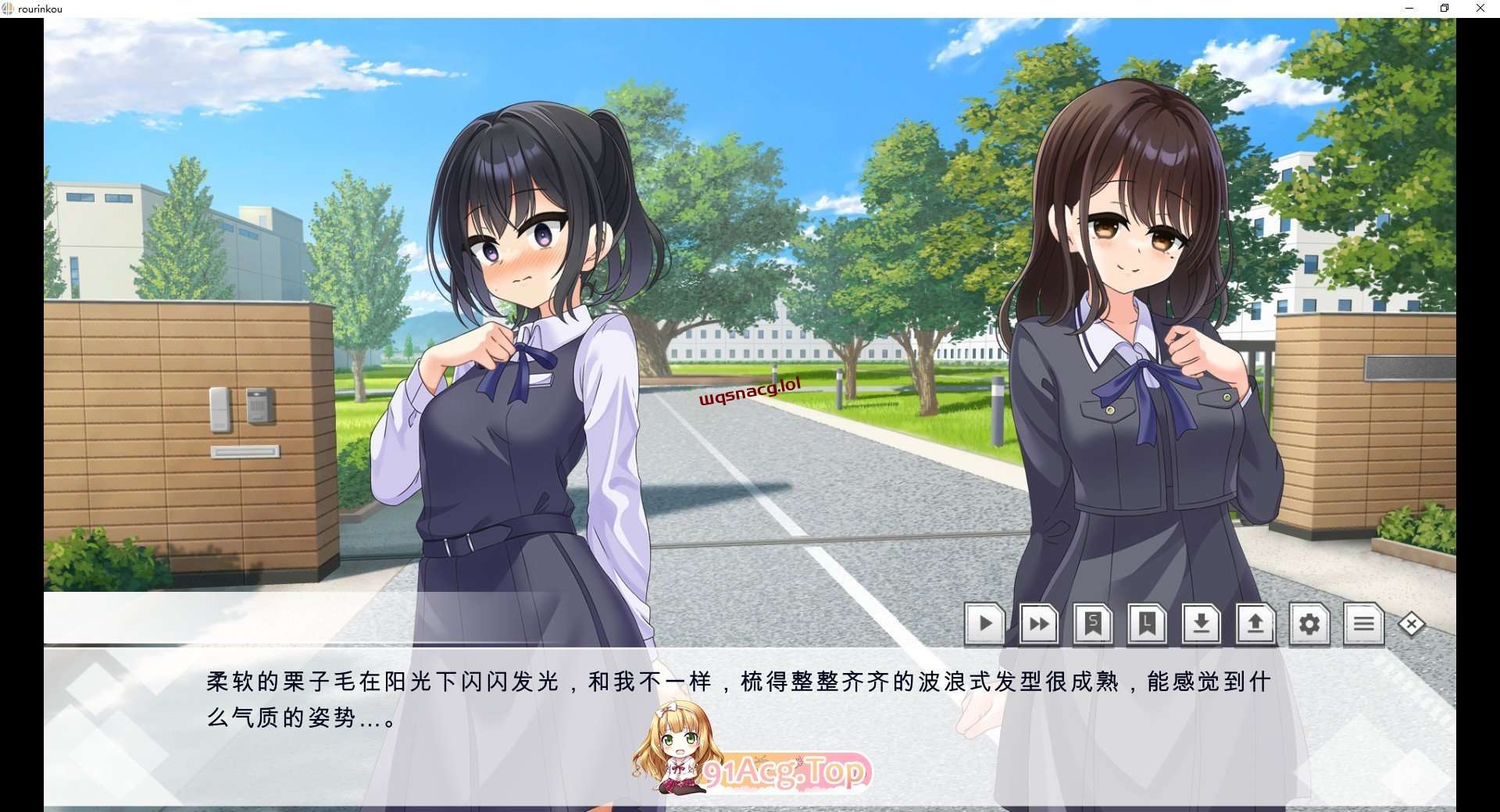
Task: View the message backlog with the hamburger icon
Action: (x=1364, y=624)
